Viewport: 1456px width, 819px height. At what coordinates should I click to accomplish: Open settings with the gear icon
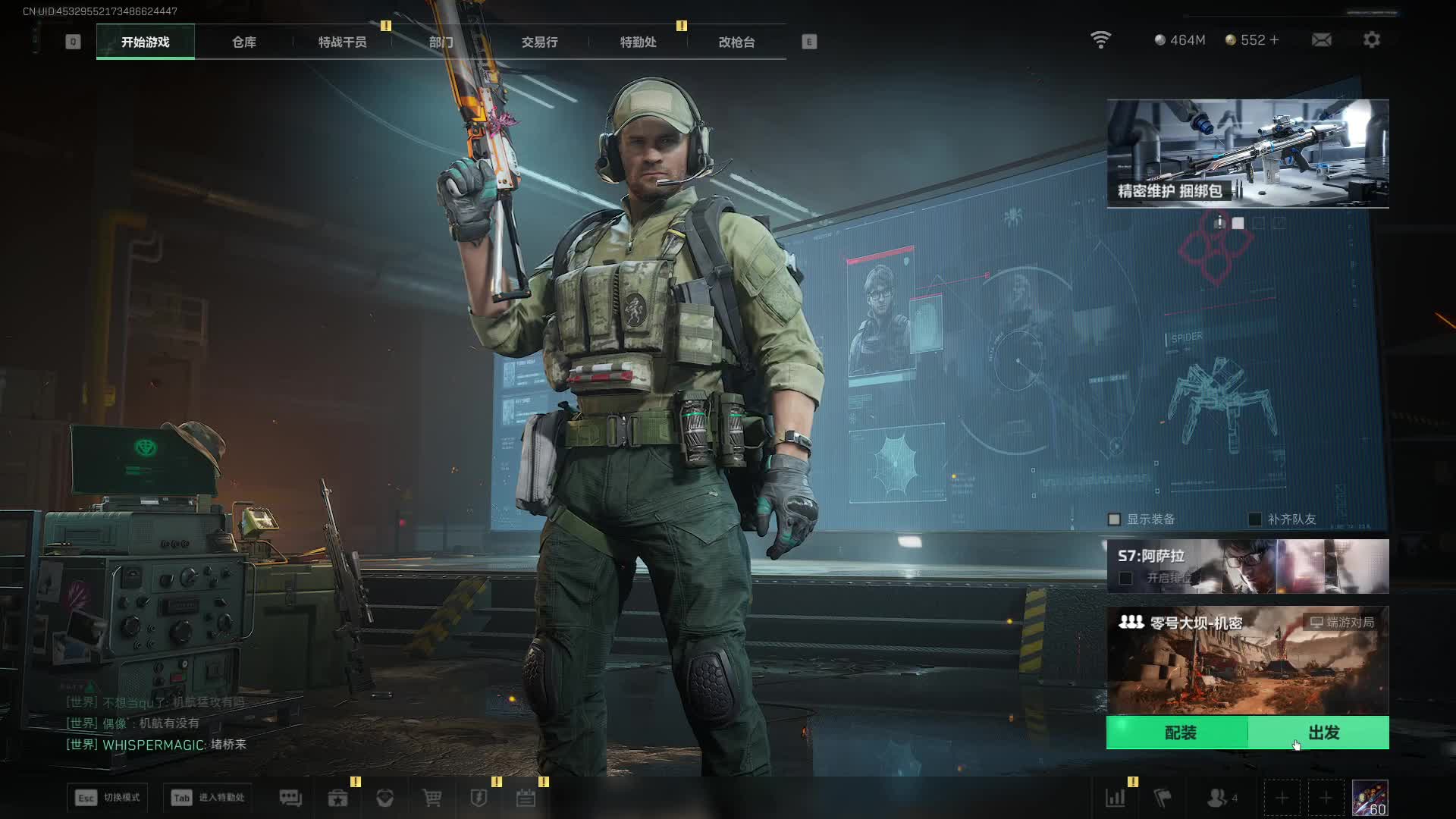tap(1371, 39)
